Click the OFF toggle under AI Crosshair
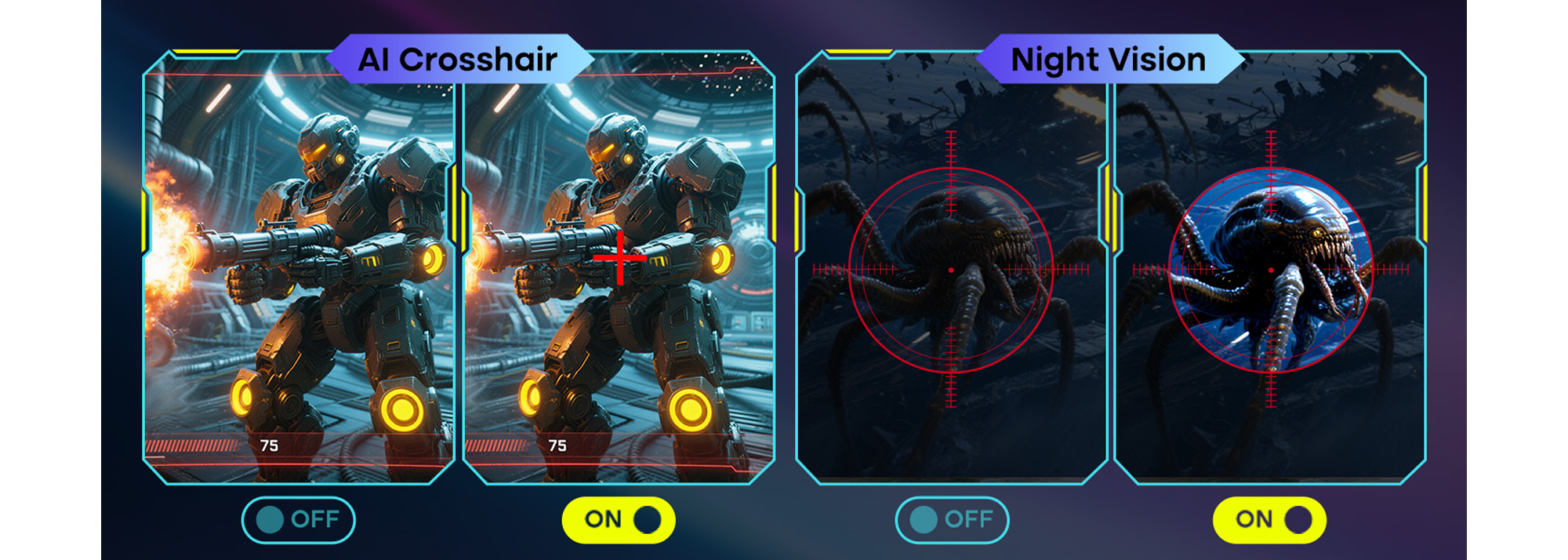Screen dimensions: 1568x560 coord(298,520)
